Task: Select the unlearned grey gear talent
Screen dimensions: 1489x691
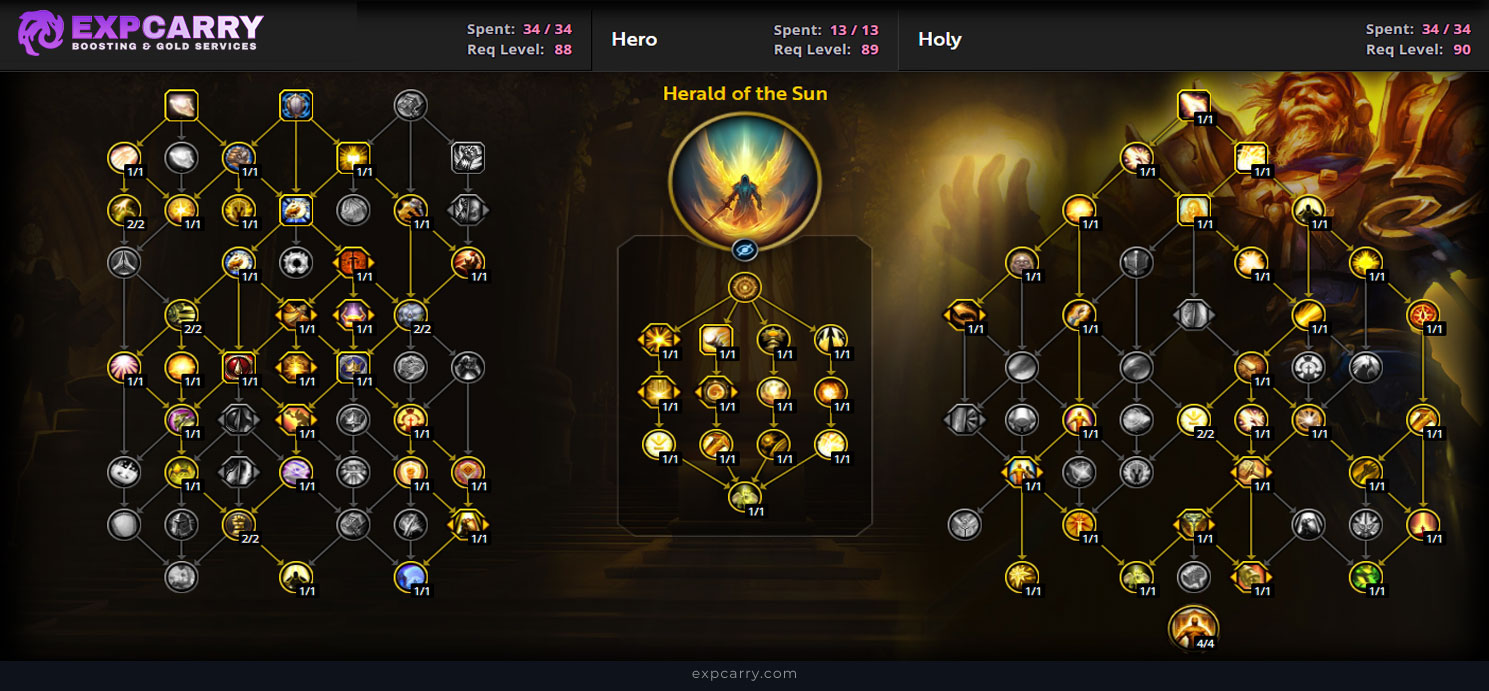Action: pyautogui.click(x=297, y=262)
